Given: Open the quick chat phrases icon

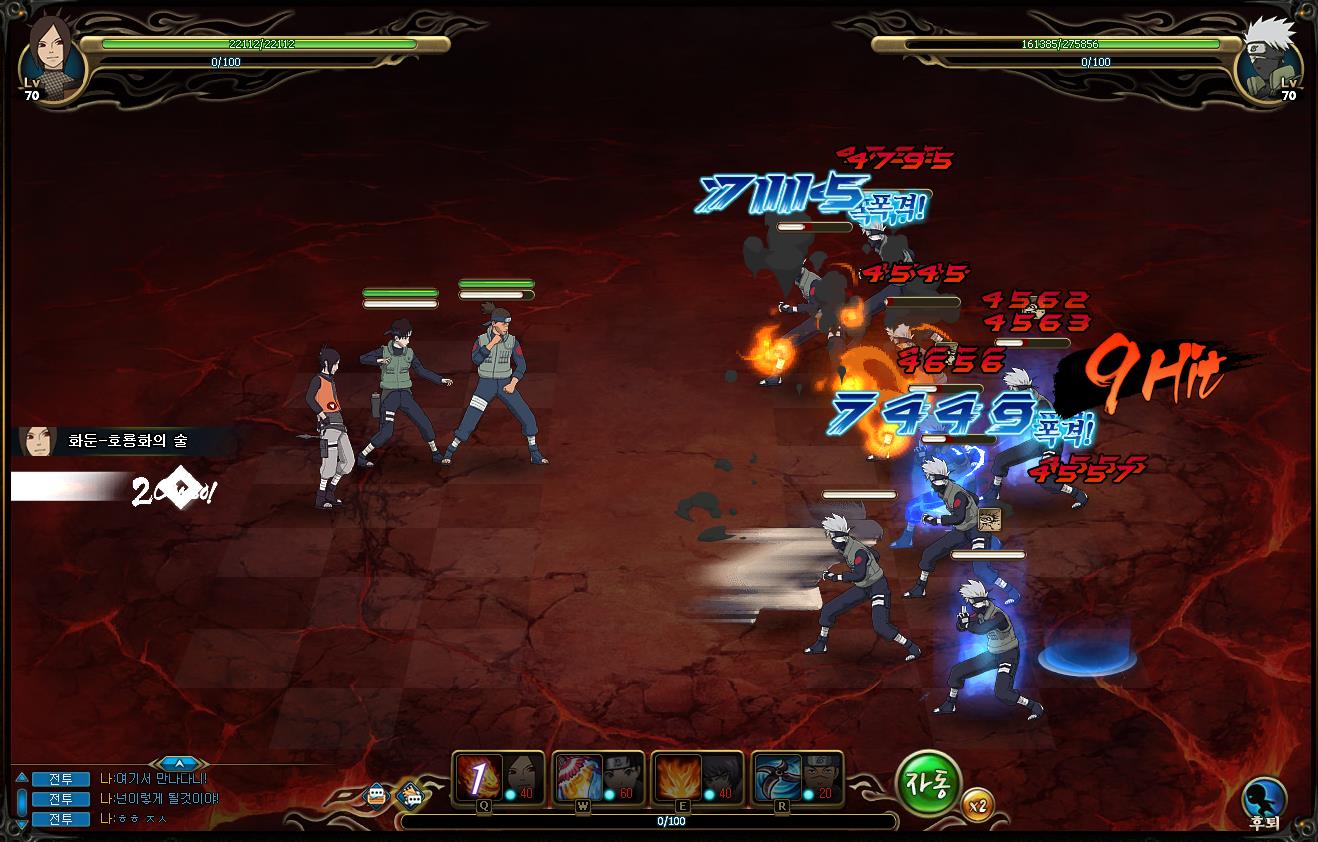Looking at the screenshot, I should [410, 796].
